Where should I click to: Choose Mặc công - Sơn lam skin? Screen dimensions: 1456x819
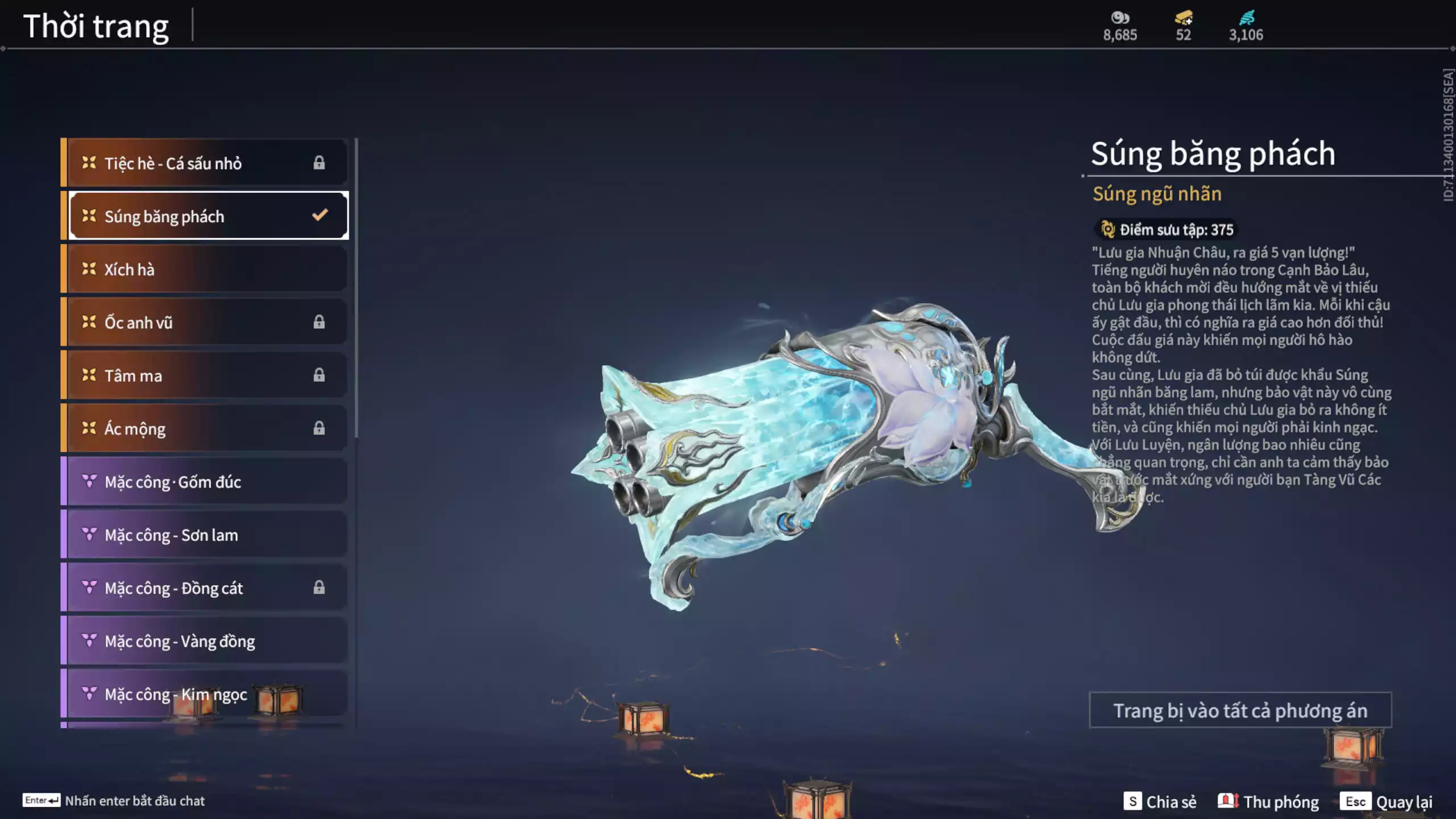205,535
